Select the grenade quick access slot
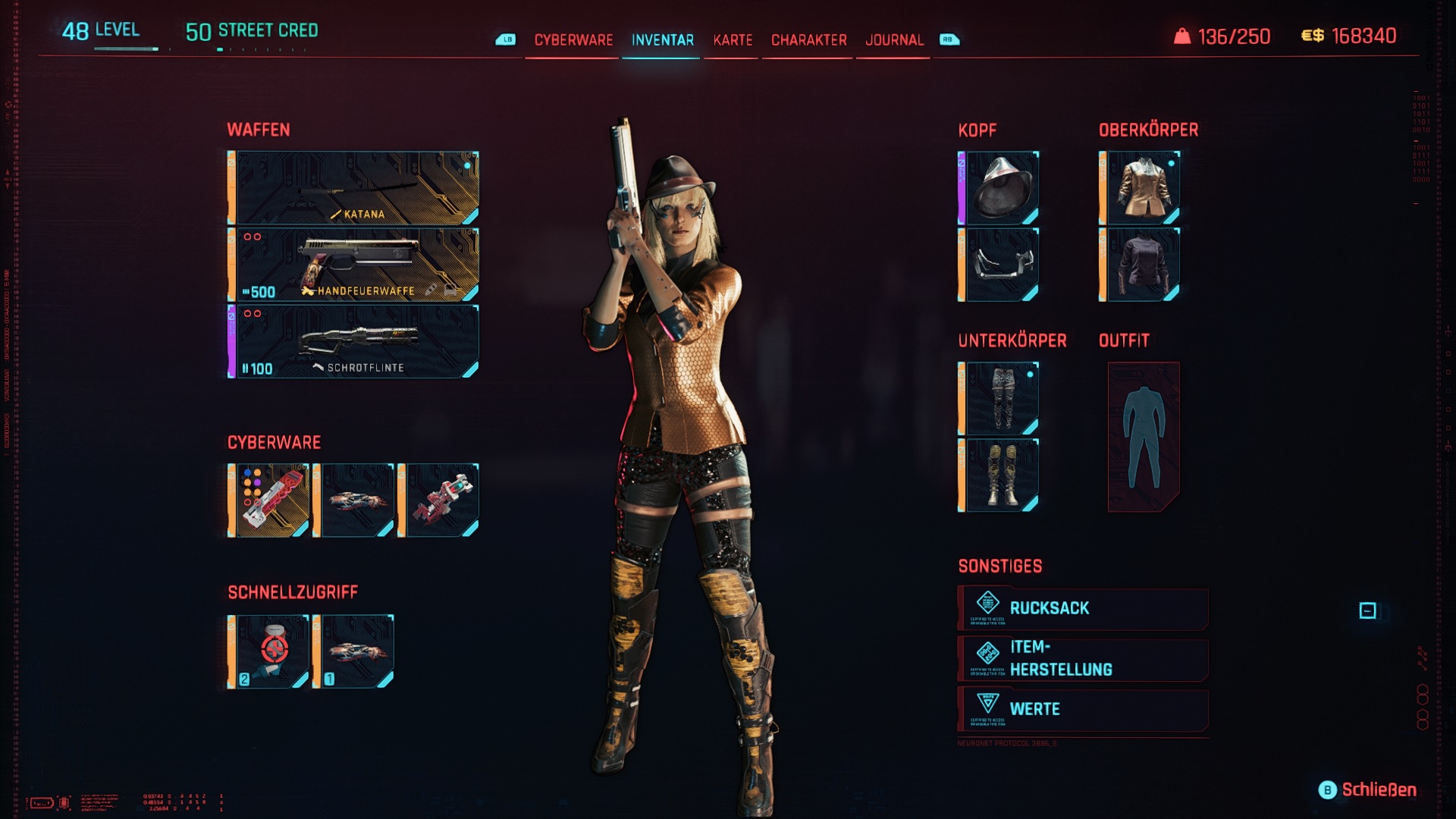1456x819 pixels. point(270,652)
